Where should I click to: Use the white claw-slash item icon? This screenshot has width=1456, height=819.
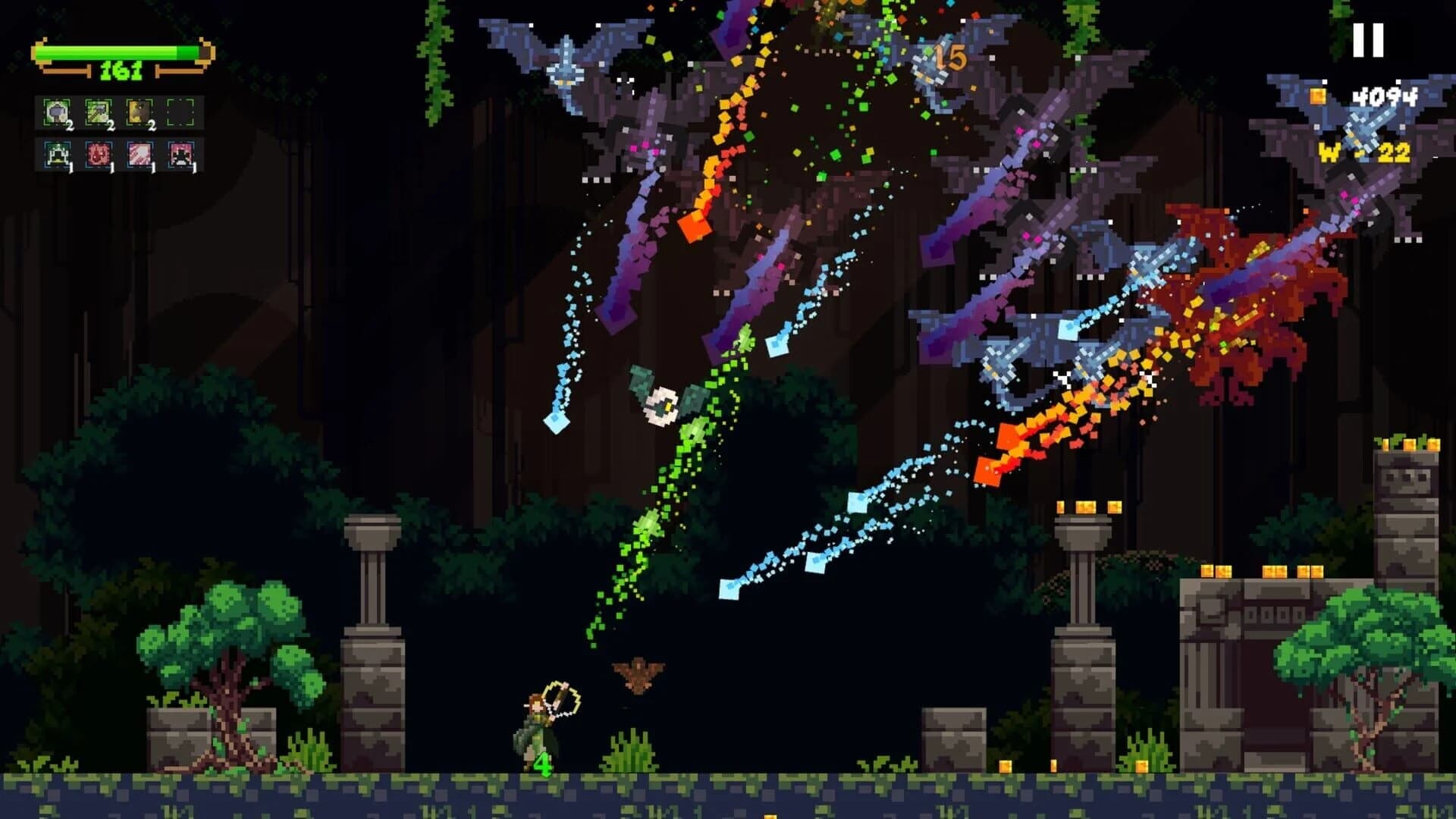click(140, 155)
